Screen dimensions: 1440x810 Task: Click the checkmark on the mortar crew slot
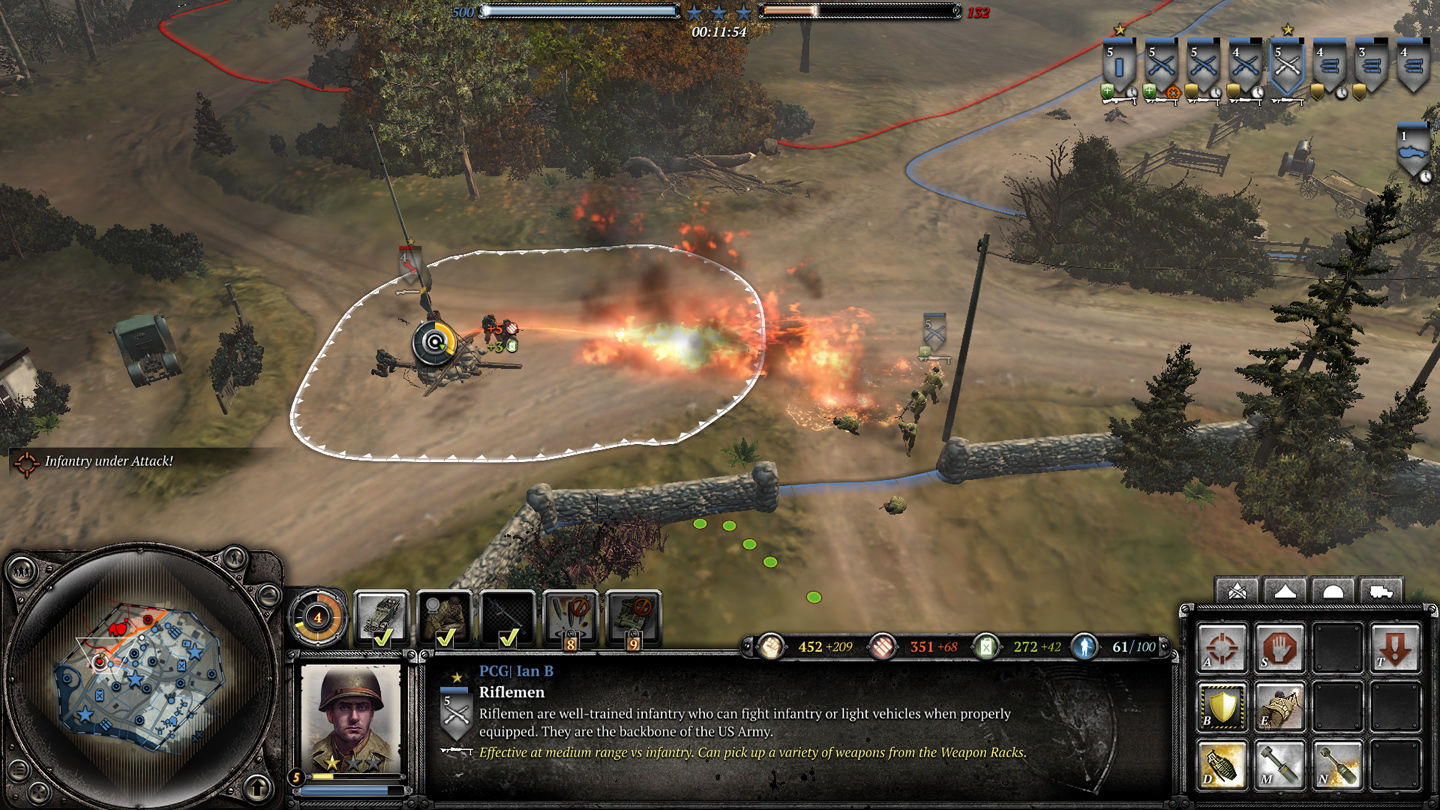point(445,638)
